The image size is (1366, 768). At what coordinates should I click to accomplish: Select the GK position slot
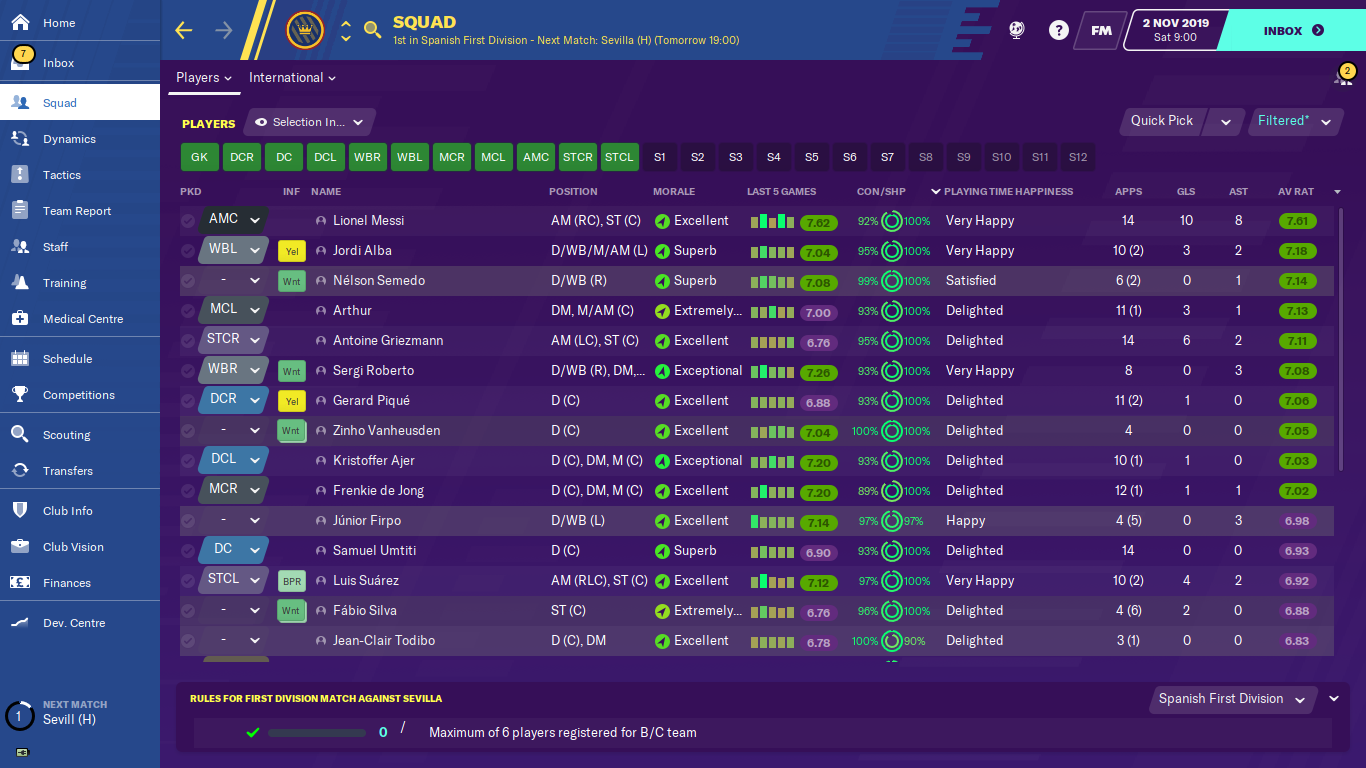pyautogui.click(x=199, y=157)
